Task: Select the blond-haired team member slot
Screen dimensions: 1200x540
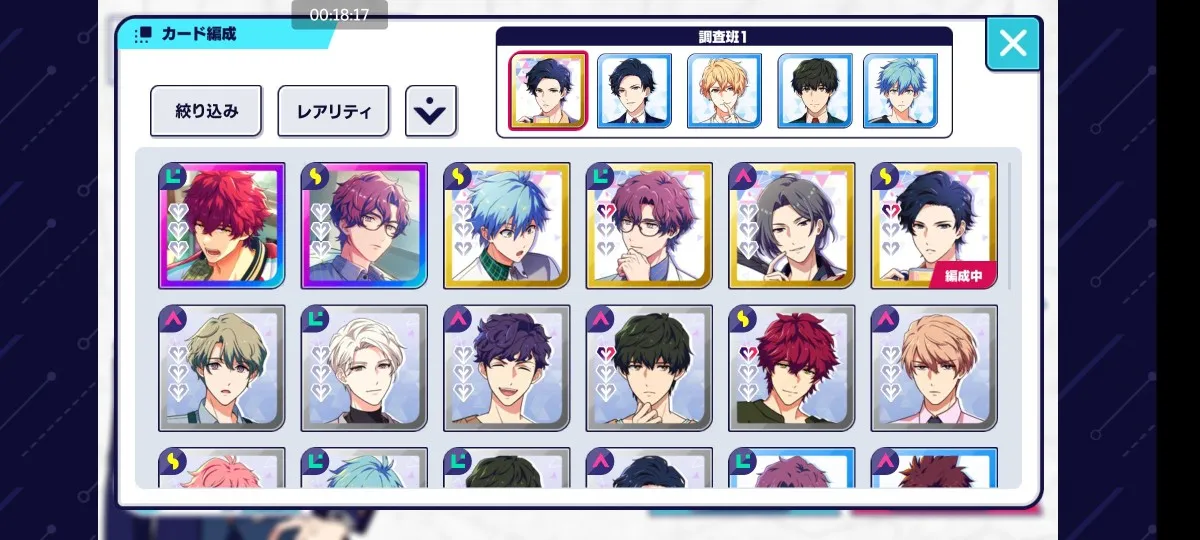Action: 724,91
